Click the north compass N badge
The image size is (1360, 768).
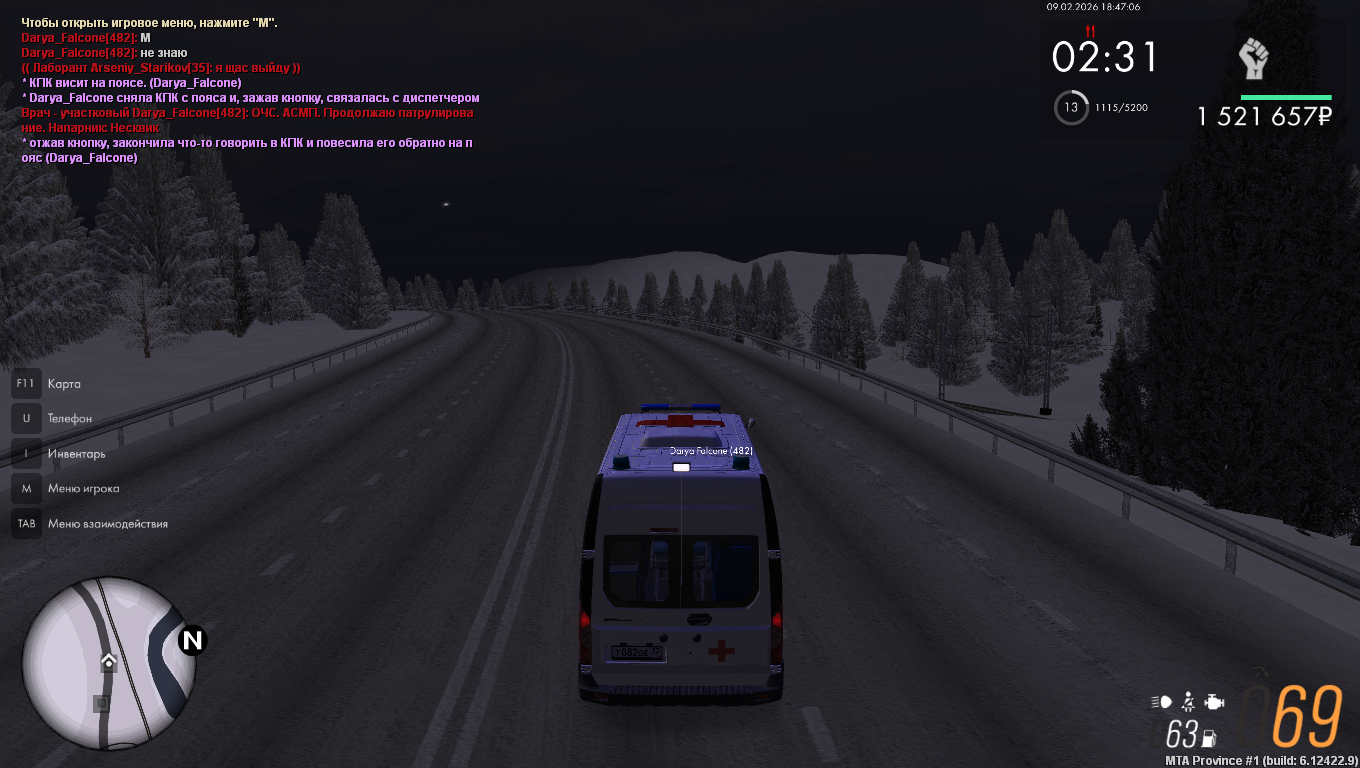point(191,641)
